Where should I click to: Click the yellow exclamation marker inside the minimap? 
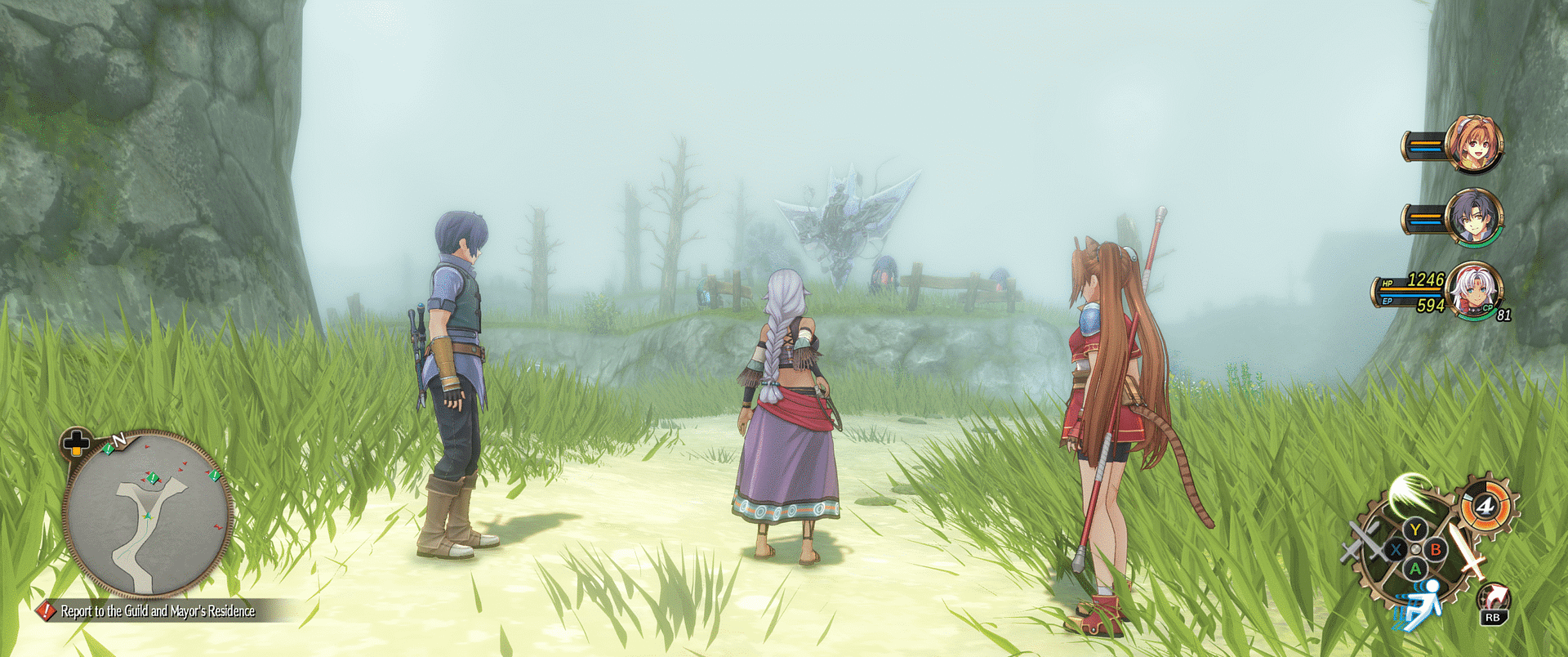click(152, 477)
